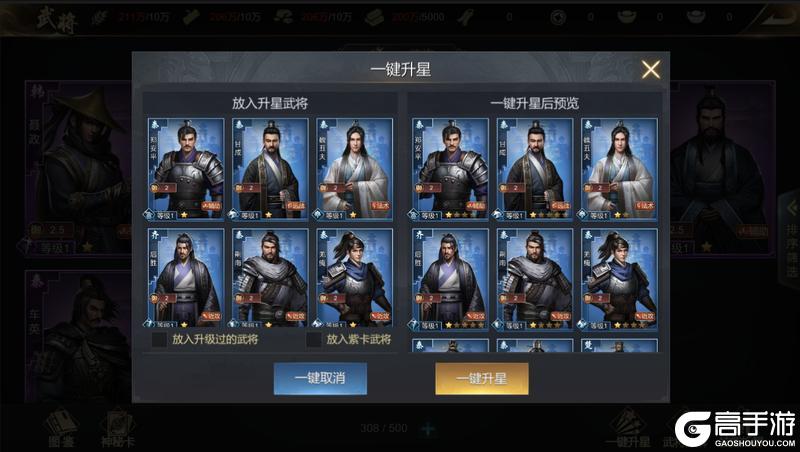Image resolution: width=800 pixels, height=452 pixels.
Task: Enable the 放入紫卡武将 checkbox
Action: 314,340
